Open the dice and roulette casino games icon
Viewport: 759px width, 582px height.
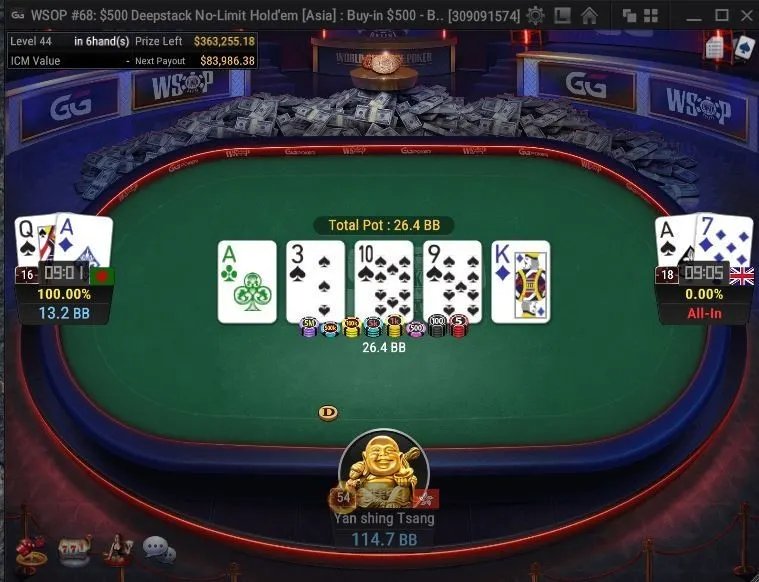[x=30, y=550]
